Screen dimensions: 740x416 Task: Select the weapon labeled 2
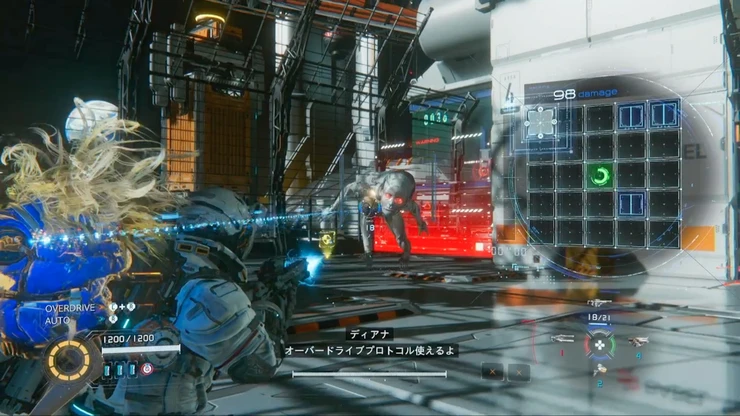pyautogui.click(x=599, y=371)
